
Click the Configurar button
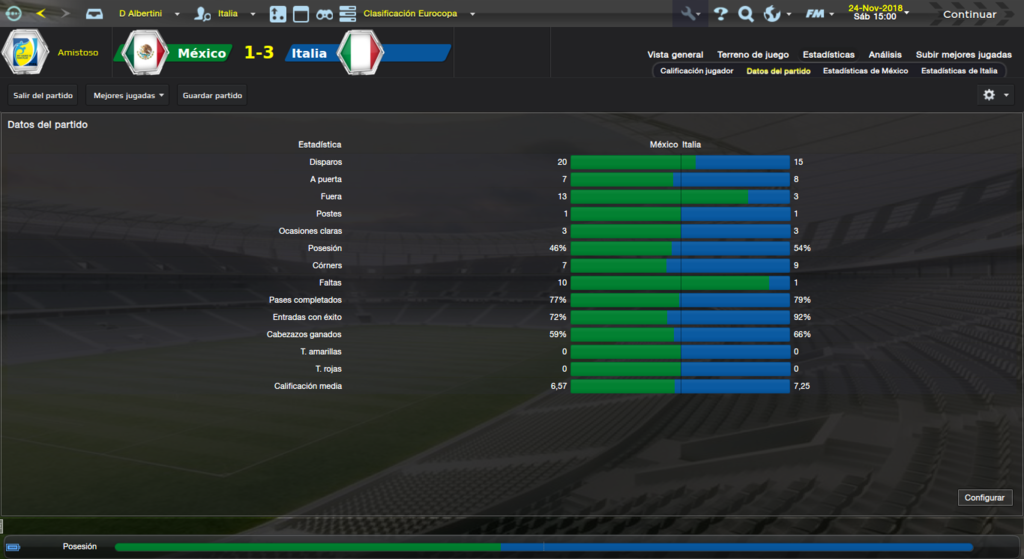[987, 497]
